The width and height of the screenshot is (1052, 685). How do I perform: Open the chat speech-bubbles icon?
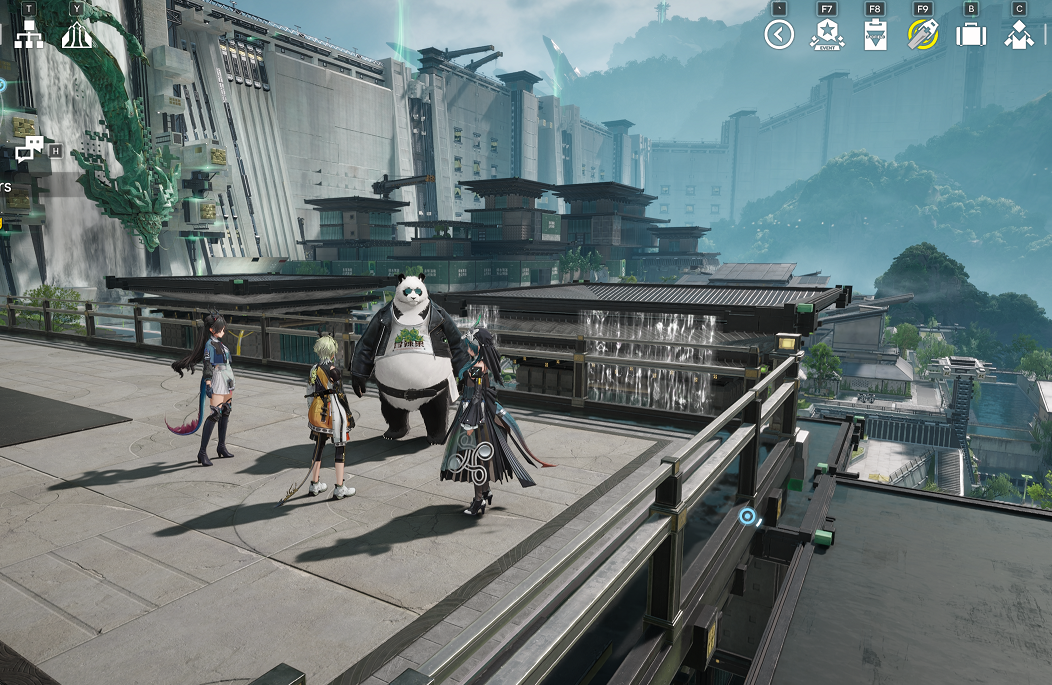pos(29,150)
